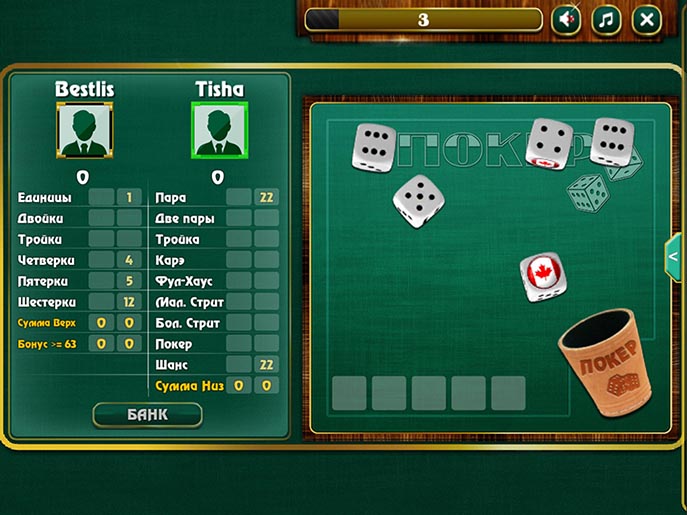
Task: Select the Шанс score of 22
Action: coord(266,365)
